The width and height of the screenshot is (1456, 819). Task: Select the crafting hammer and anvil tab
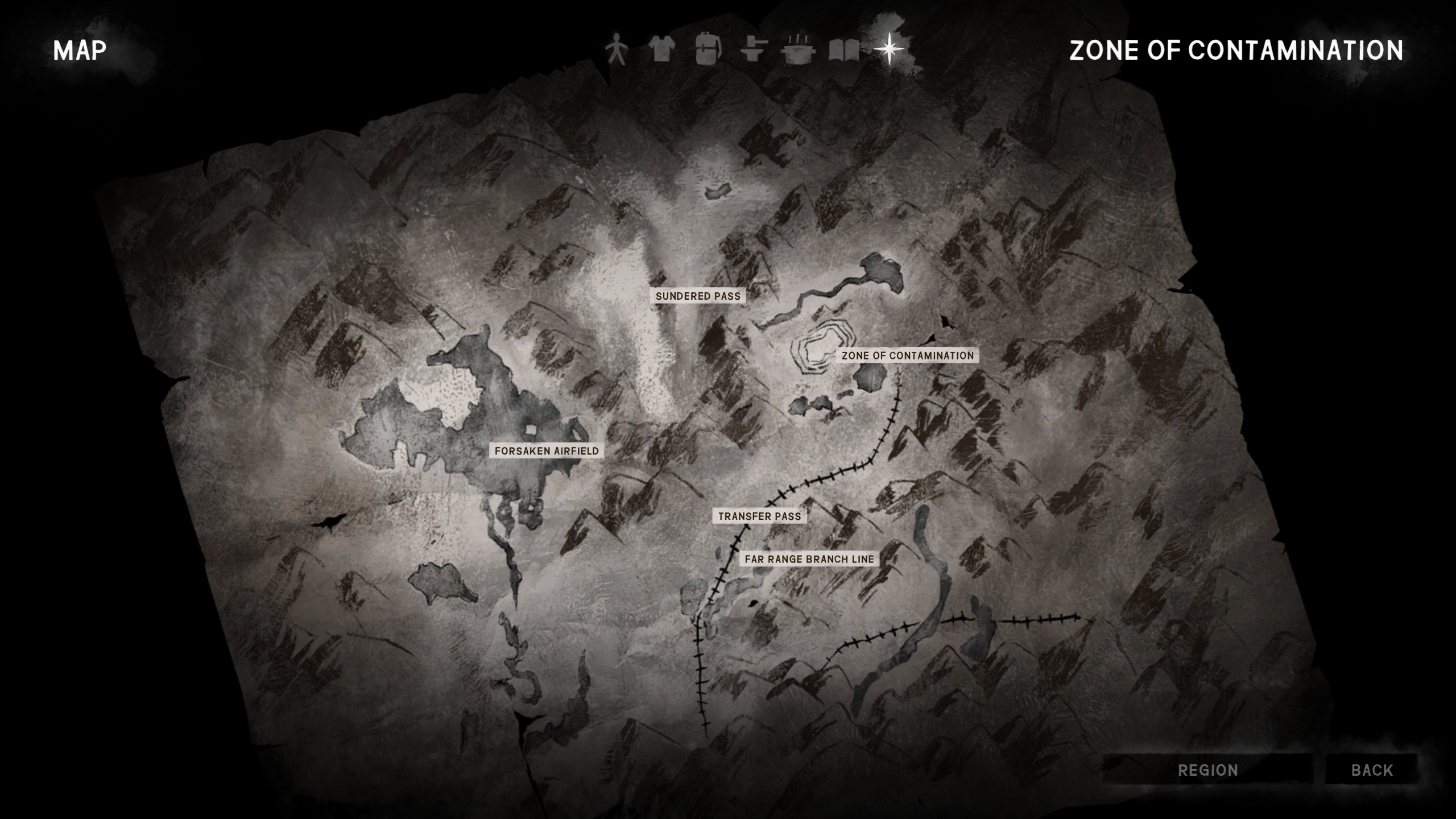click(x=754, y=49)
